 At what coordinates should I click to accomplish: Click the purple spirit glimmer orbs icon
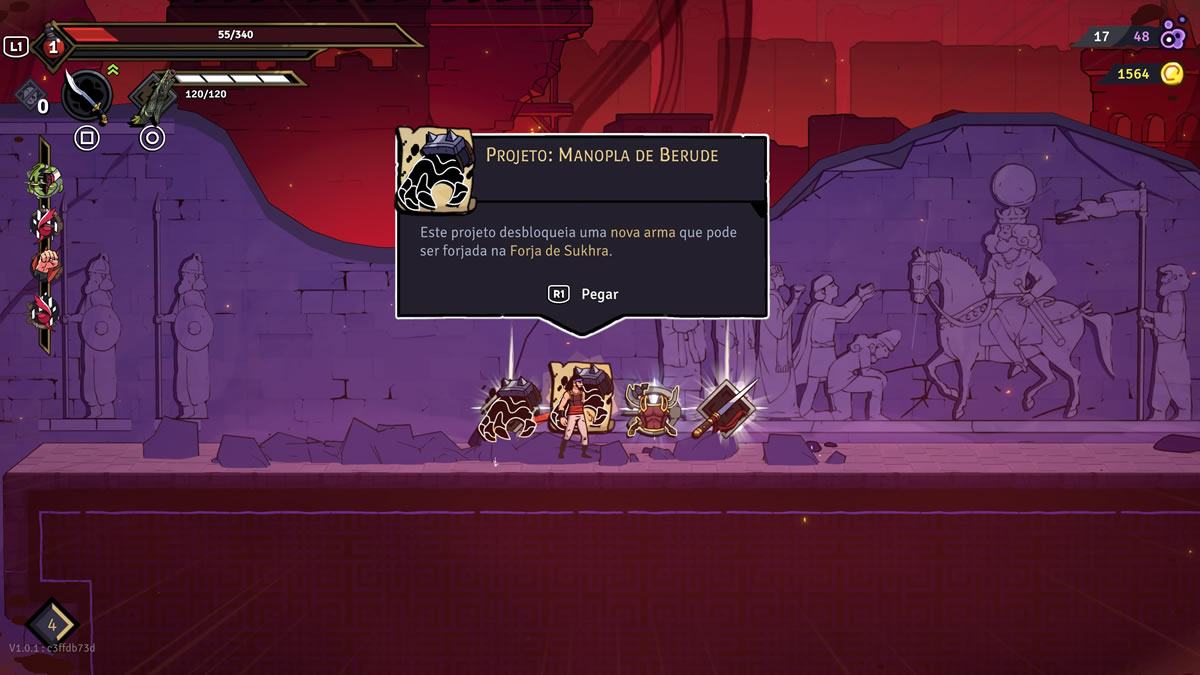click(x=1173, y=37)
